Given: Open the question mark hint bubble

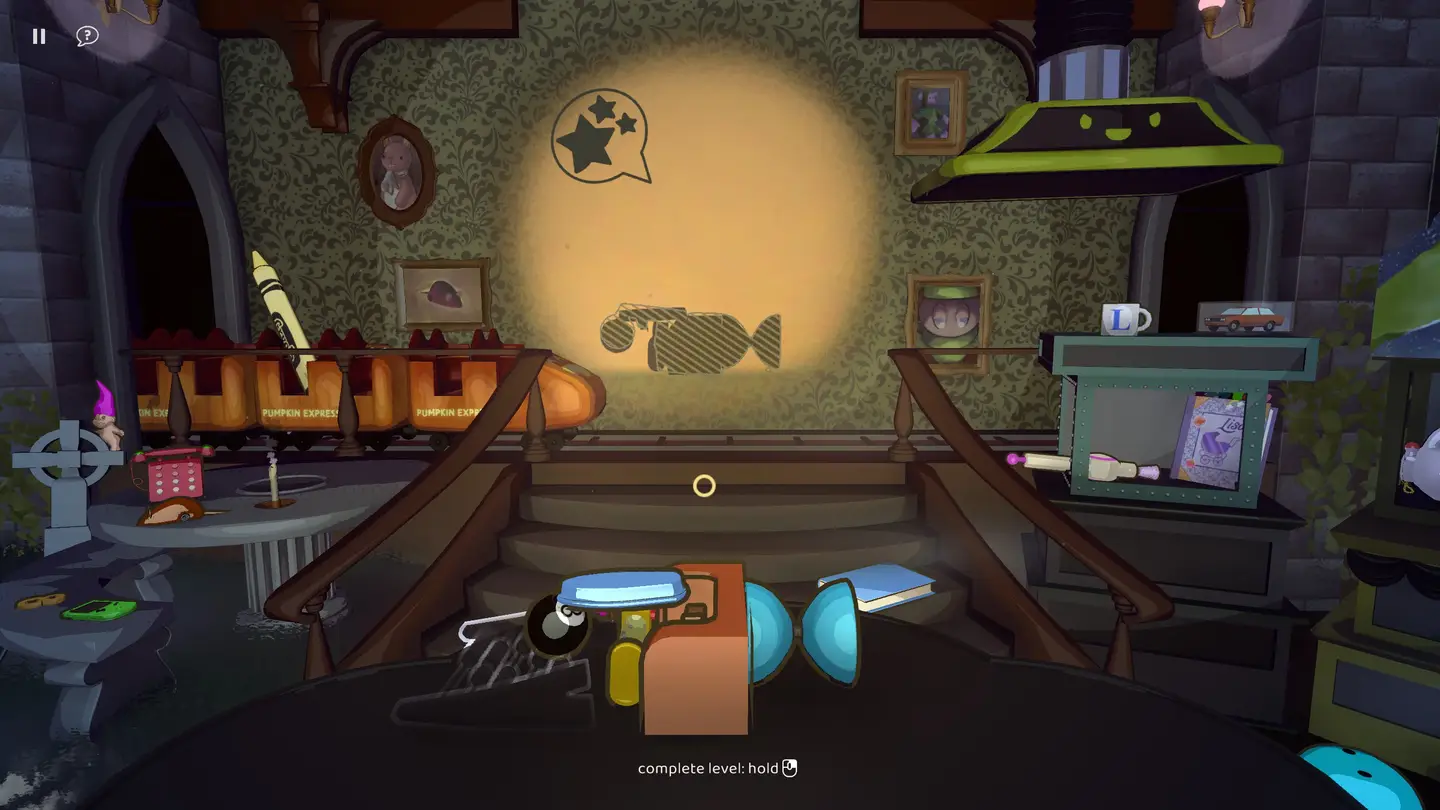Looking at the screenshot, I should tap(87, 35).
